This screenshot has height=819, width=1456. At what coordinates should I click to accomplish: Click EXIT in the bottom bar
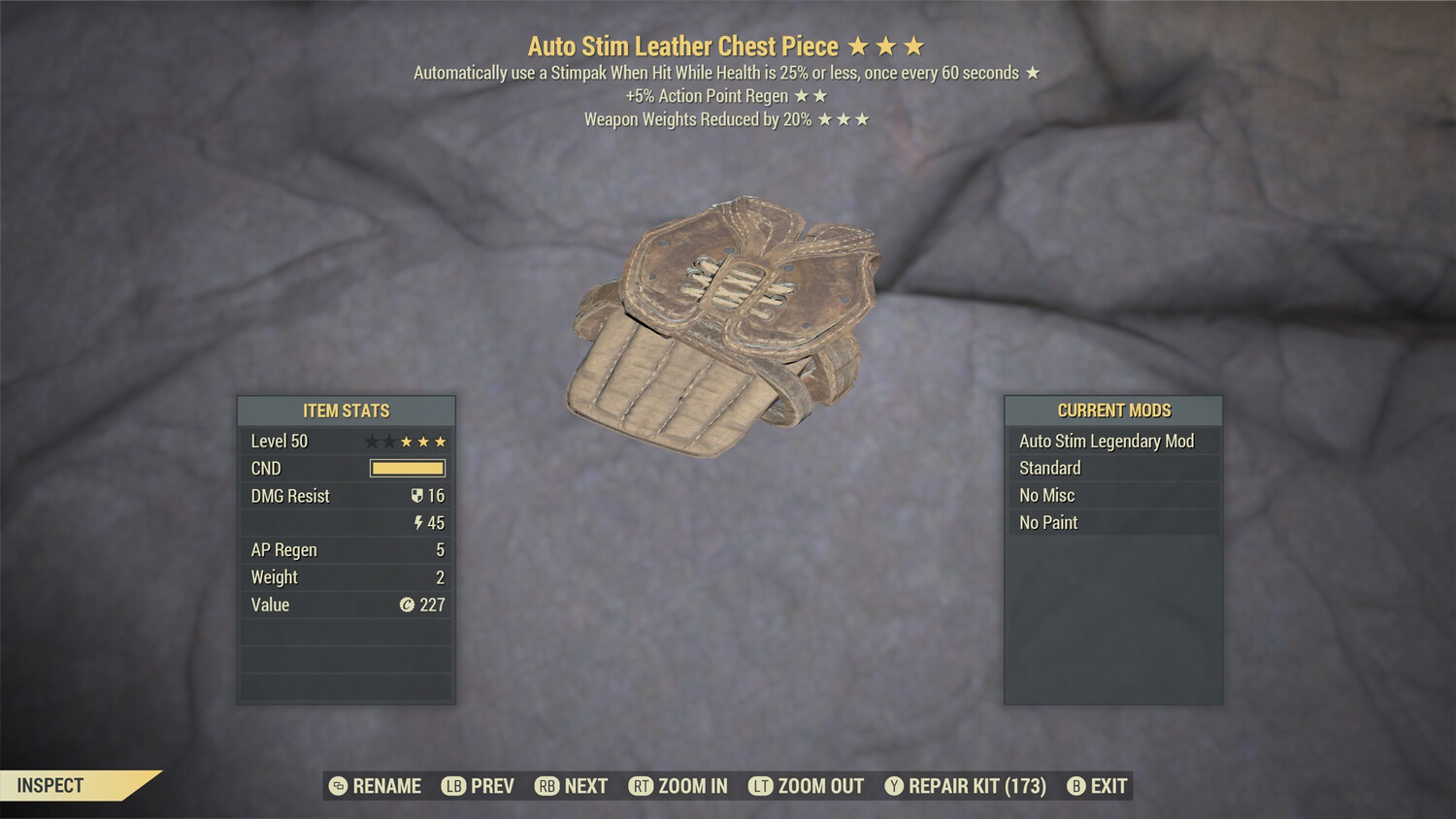coord(1109,786)
